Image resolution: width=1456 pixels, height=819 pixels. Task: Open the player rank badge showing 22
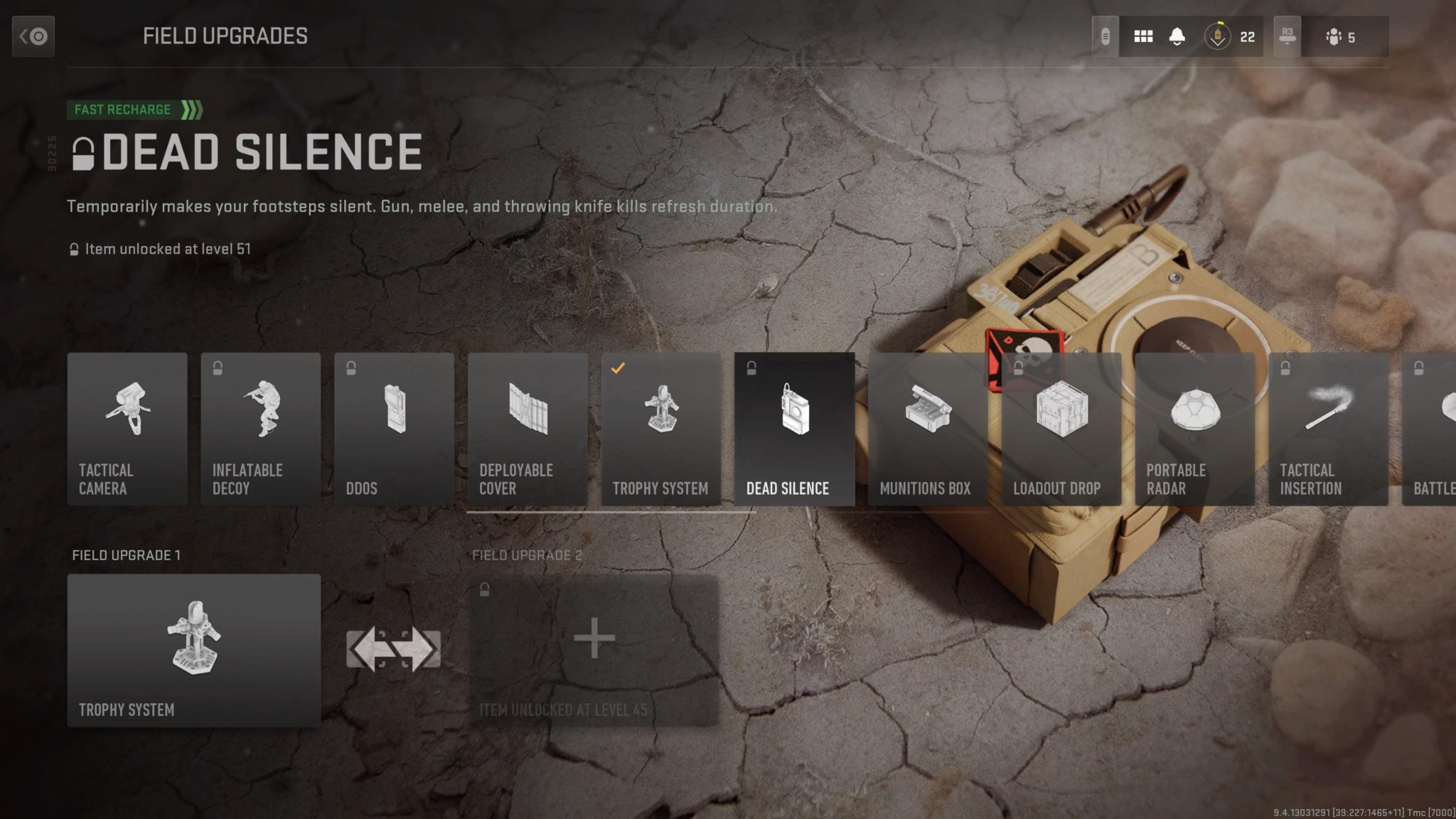[1231, 36]
